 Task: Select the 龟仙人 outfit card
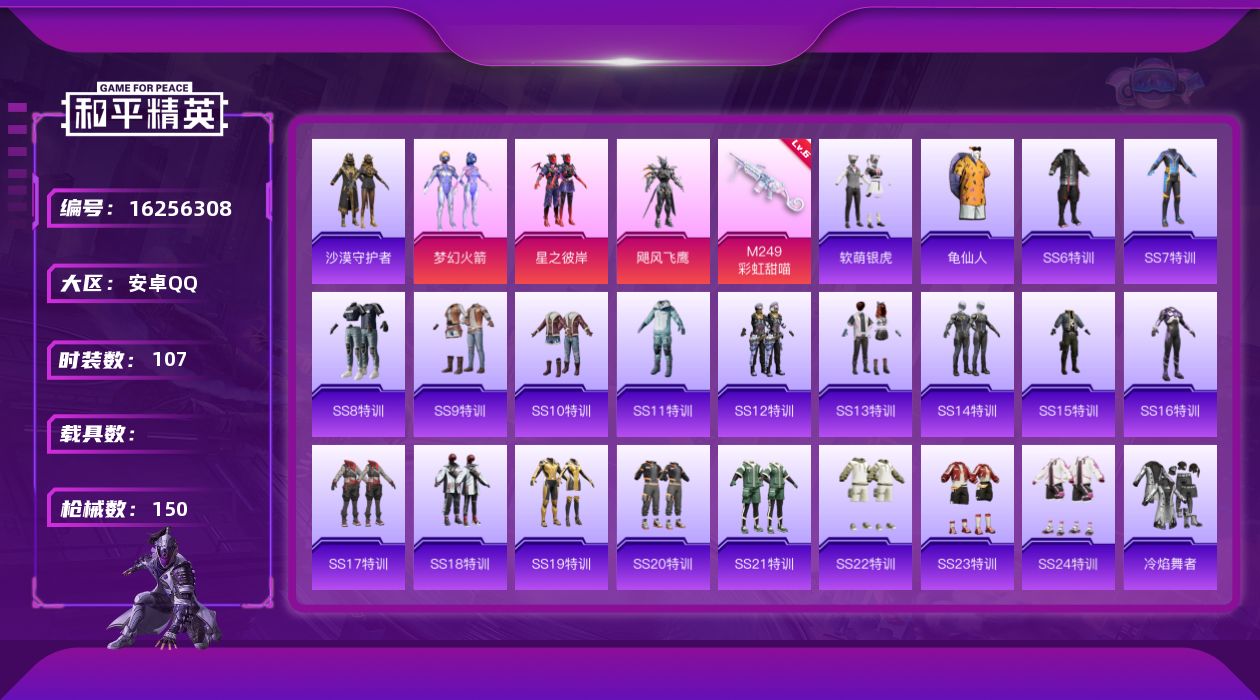pyautogui.click(x=967, y=211)
